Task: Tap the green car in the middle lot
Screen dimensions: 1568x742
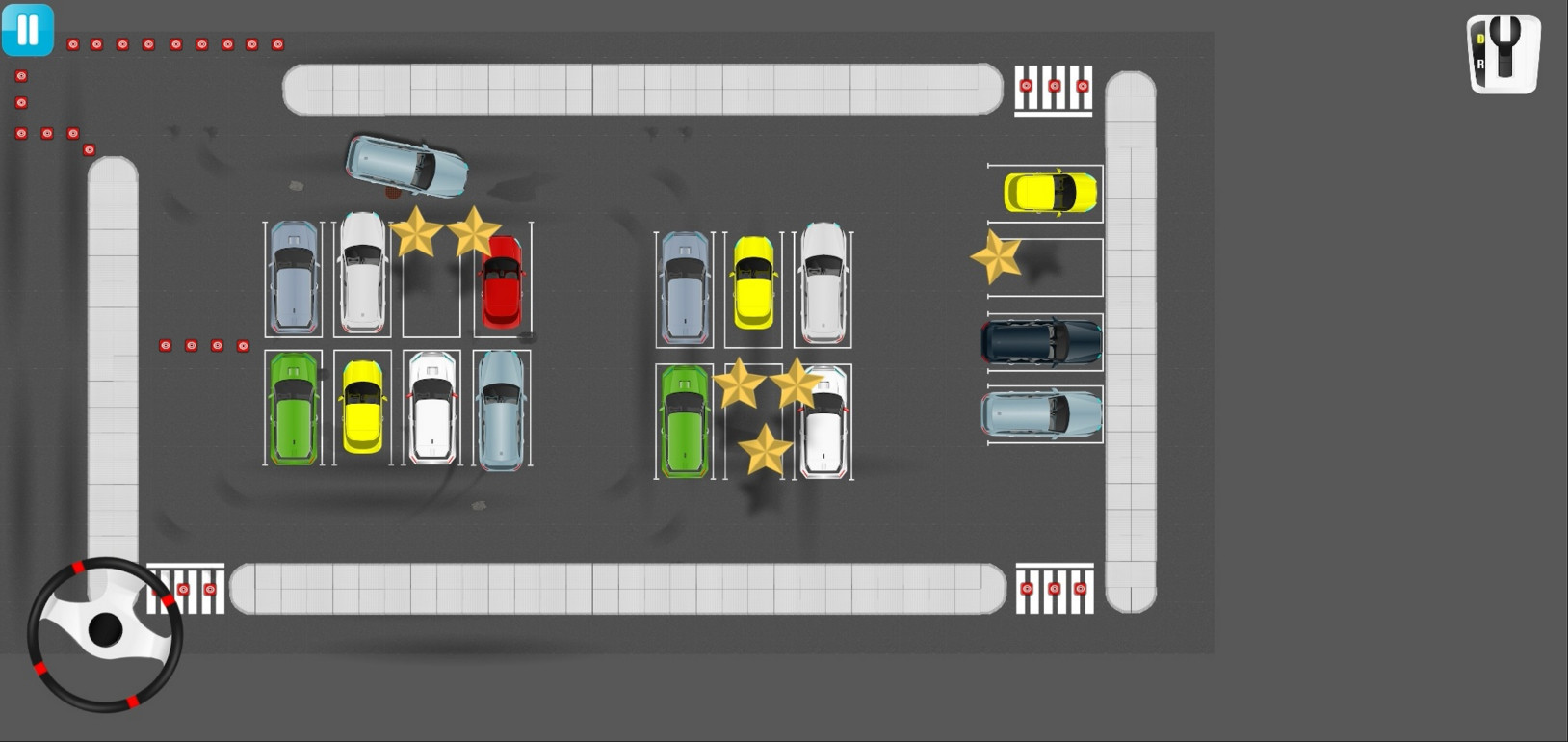Action: [685, 421]
